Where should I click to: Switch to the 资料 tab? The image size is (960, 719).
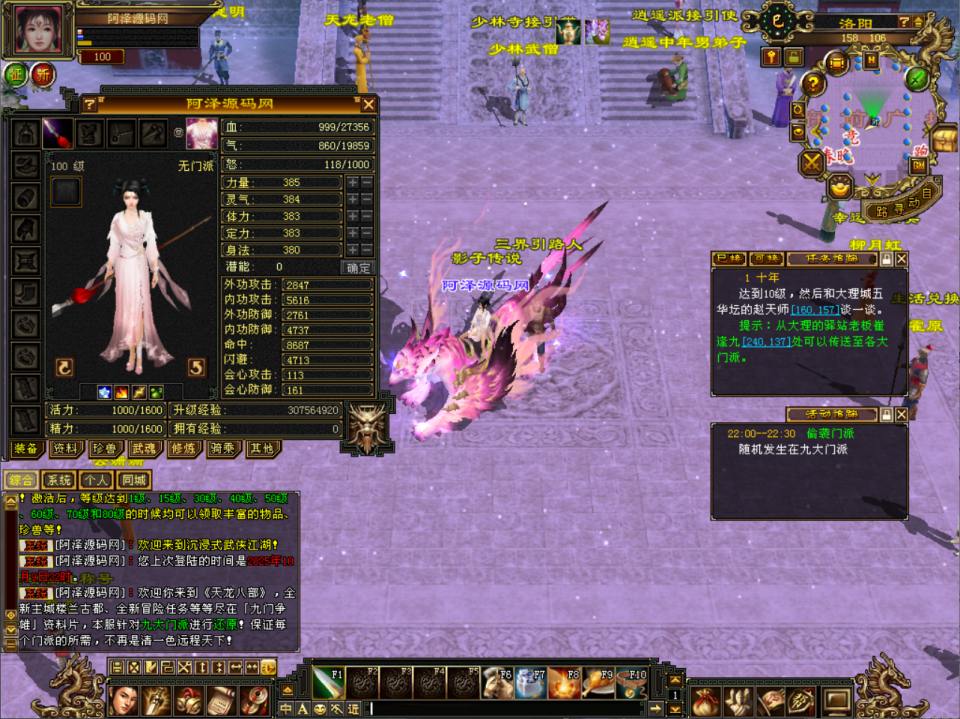(65, 450)
